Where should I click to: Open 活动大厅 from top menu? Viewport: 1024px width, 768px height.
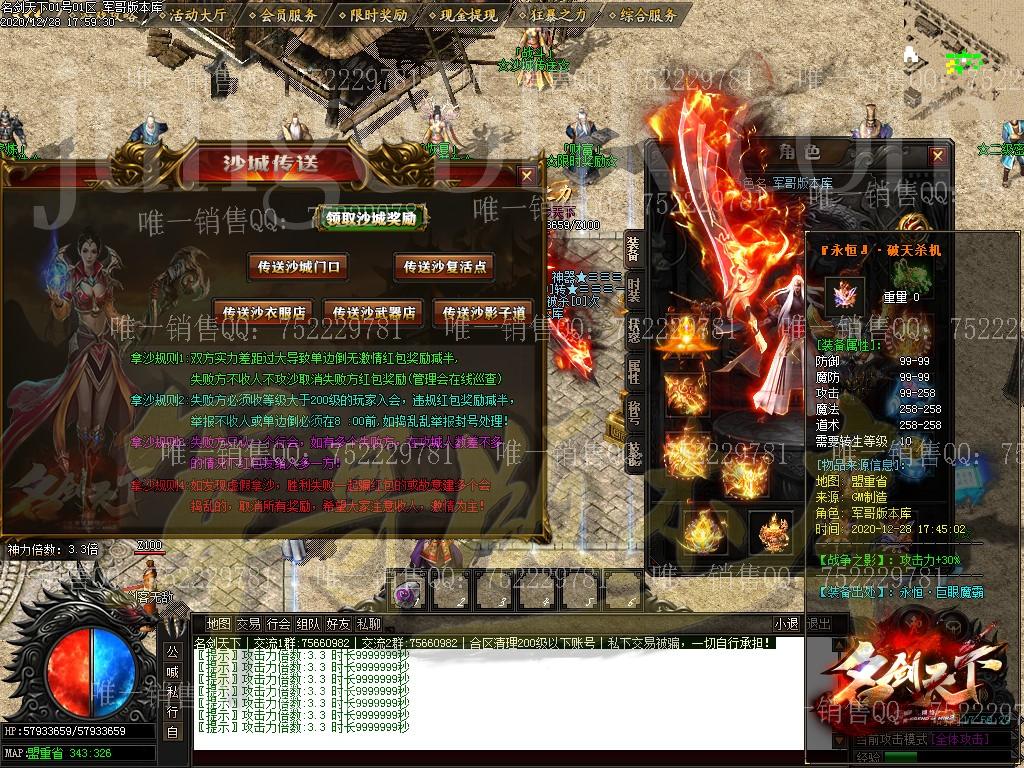click(x=198, y=15)
